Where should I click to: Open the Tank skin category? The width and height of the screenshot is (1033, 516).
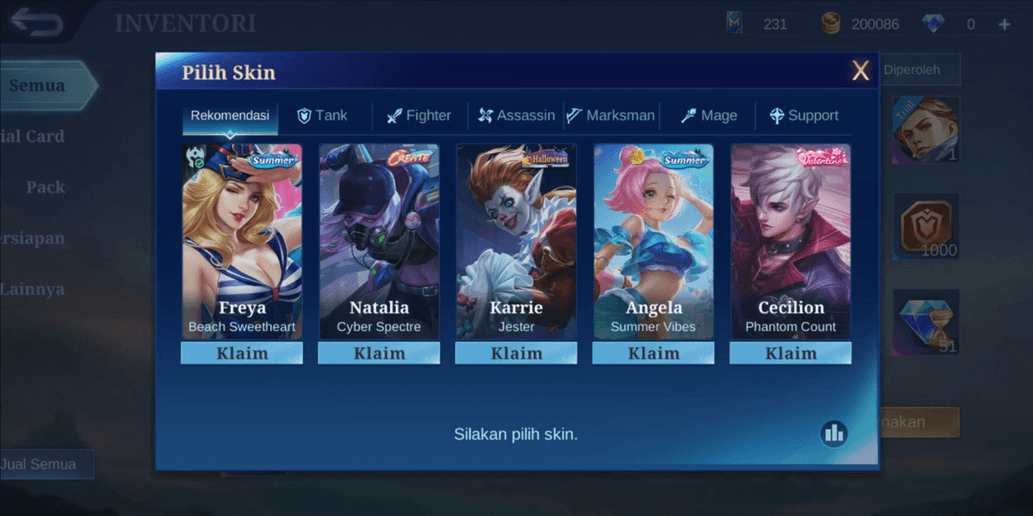(x=322, y=116)
